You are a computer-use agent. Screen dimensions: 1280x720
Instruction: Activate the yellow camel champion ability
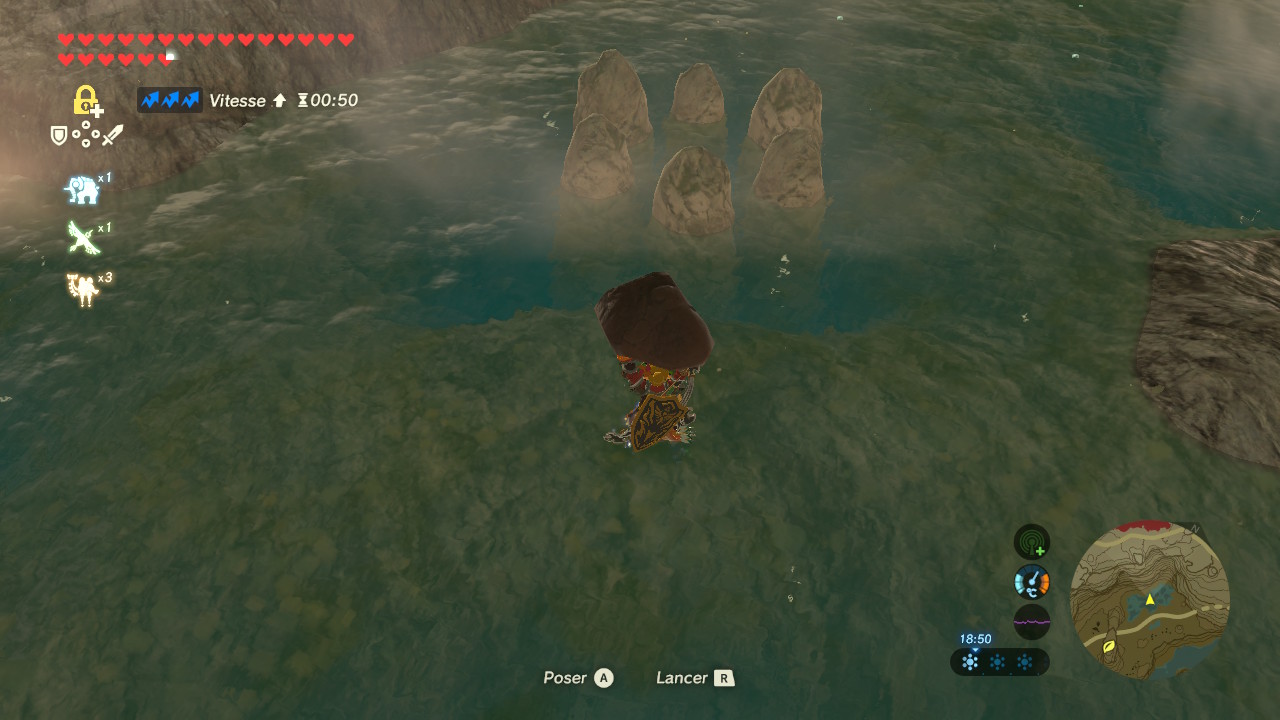click(82, 289)
